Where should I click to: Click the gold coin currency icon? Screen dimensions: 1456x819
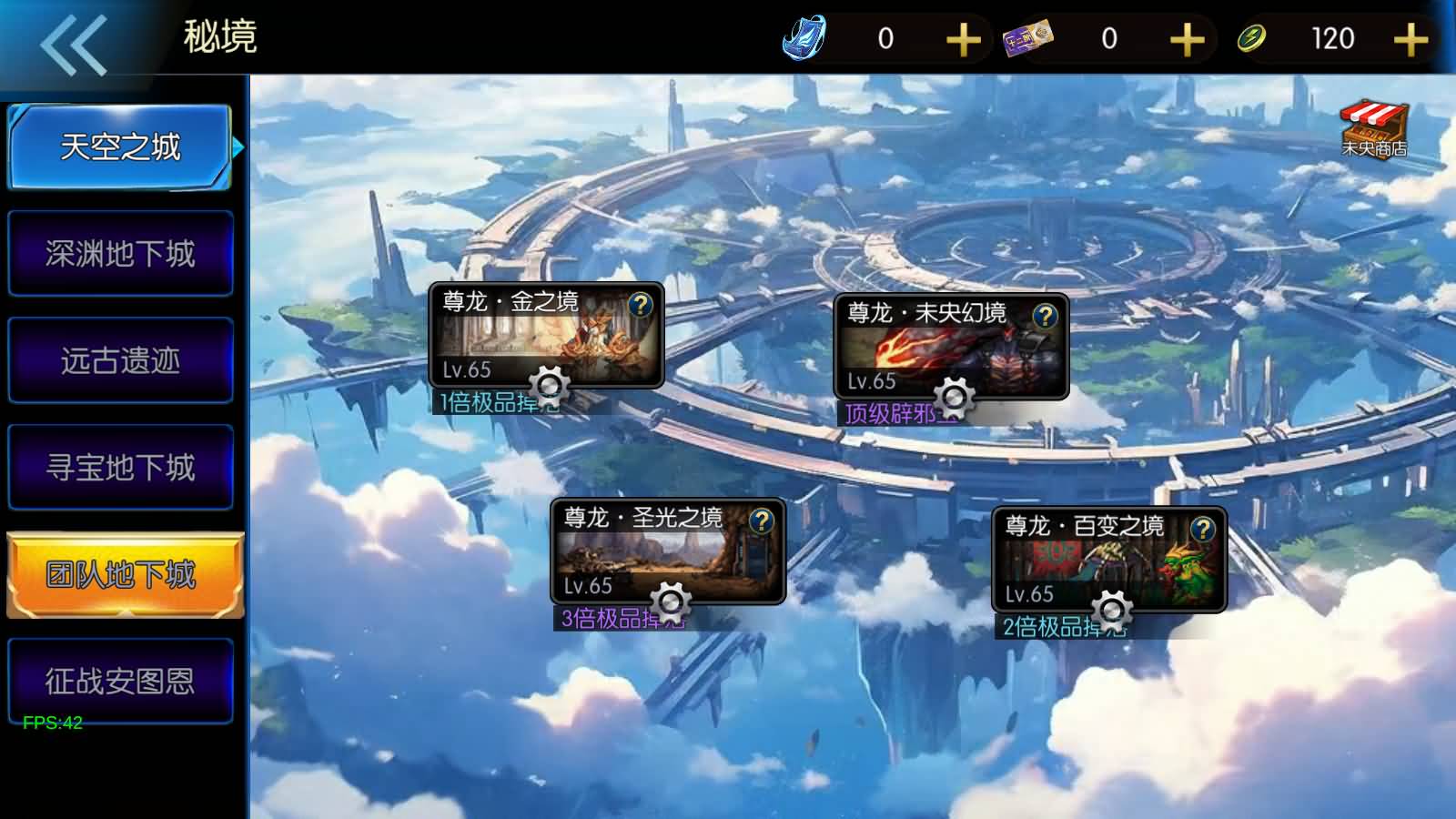tap(1251, 38)
